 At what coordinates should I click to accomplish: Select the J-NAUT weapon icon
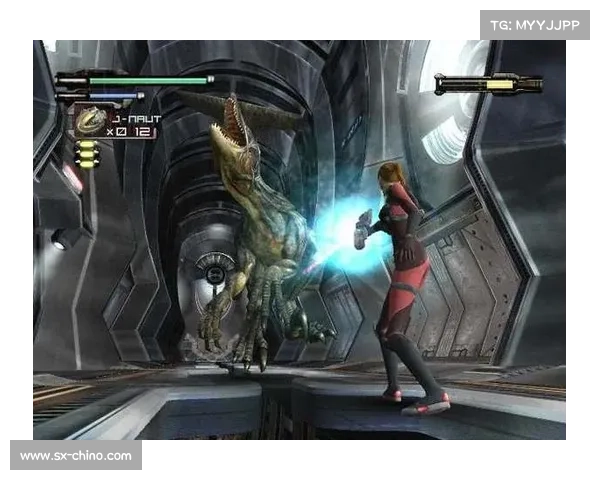(90, 121)
